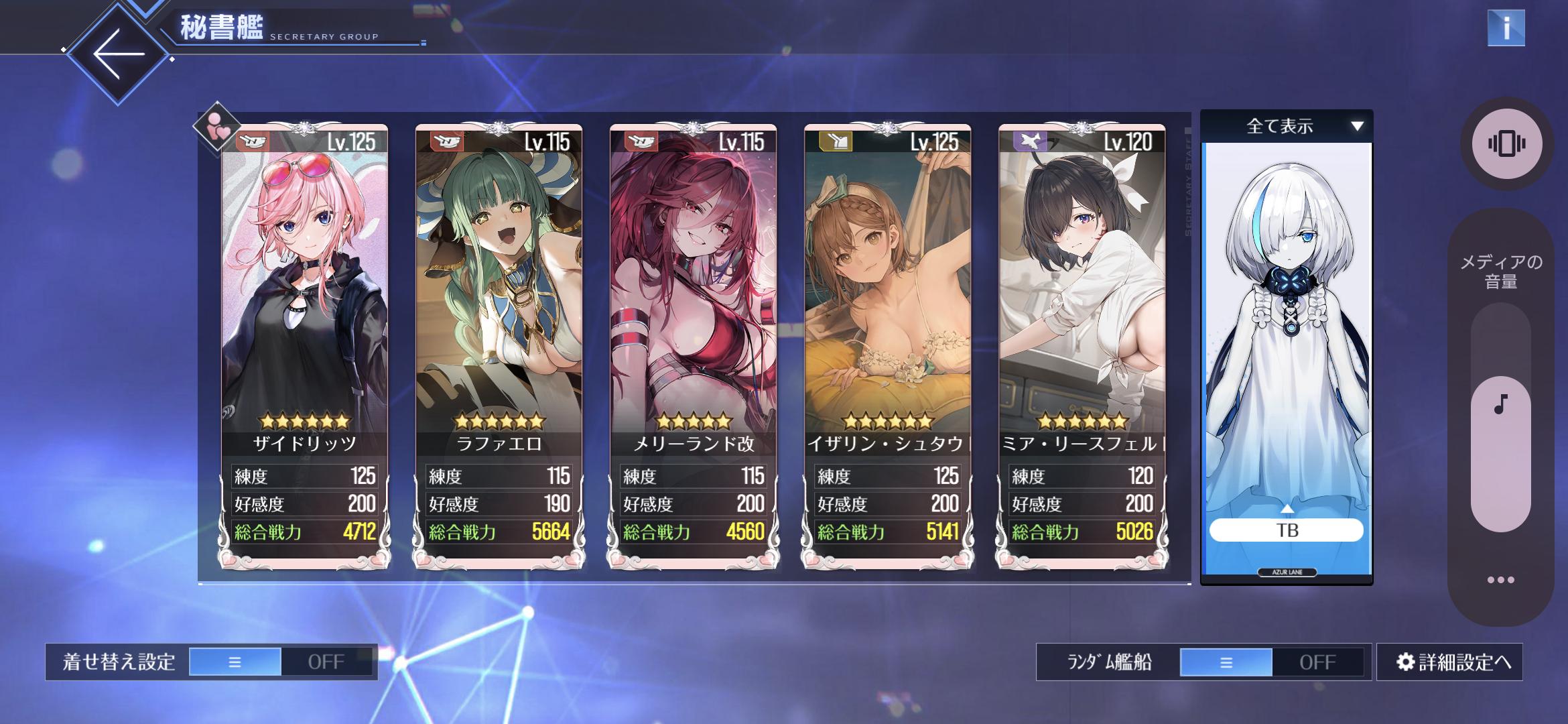Click the secretary group heart icon
The height and width of the screenshot is (724, 1568).
point(217,127)
